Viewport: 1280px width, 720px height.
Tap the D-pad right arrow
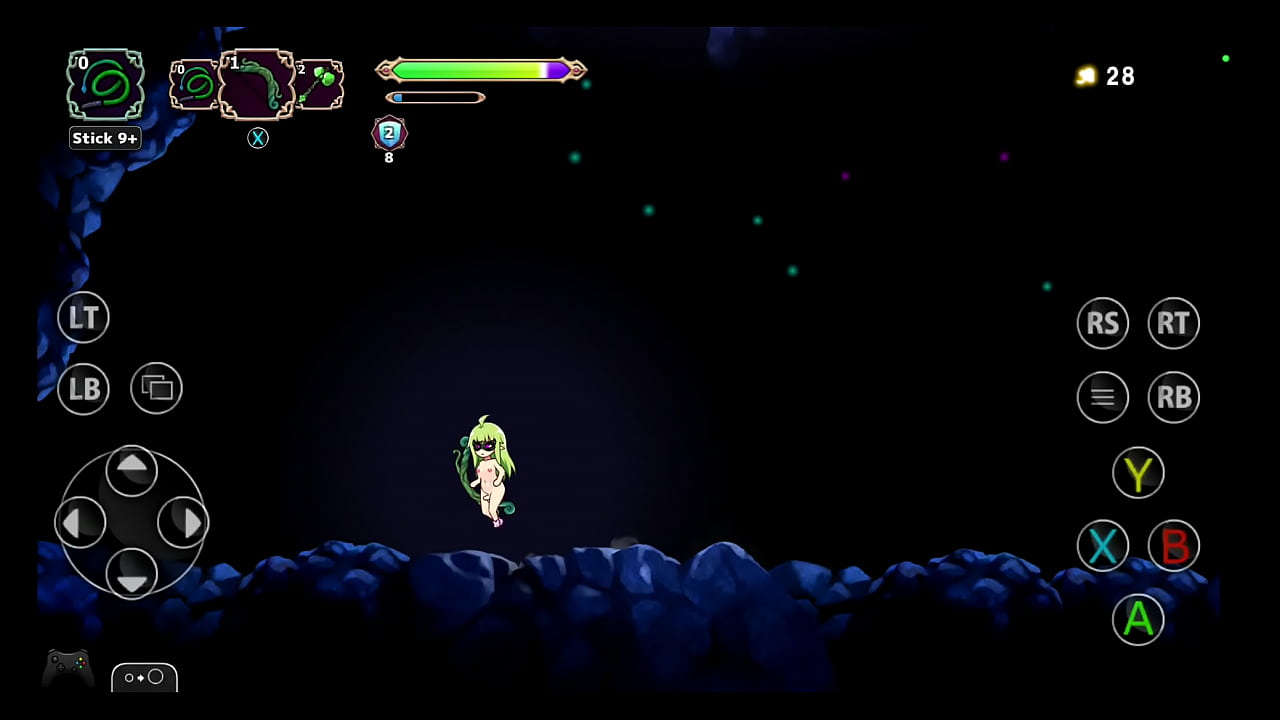(184, 521)
